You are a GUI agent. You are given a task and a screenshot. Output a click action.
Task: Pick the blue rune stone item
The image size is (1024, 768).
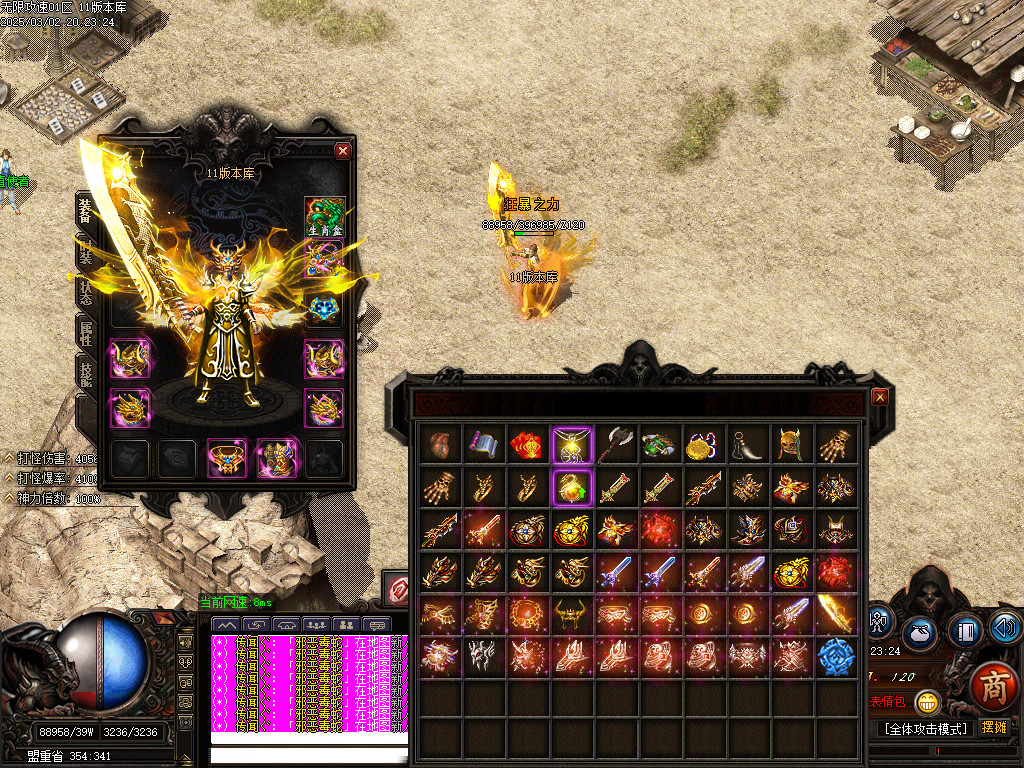(836, 657)
